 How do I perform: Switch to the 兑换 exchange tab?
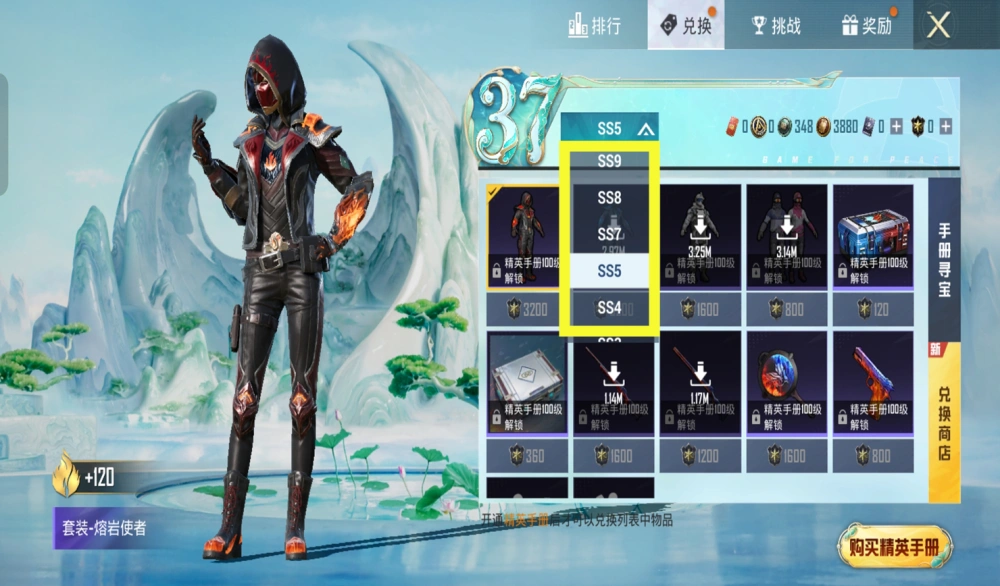coord(686,25)
